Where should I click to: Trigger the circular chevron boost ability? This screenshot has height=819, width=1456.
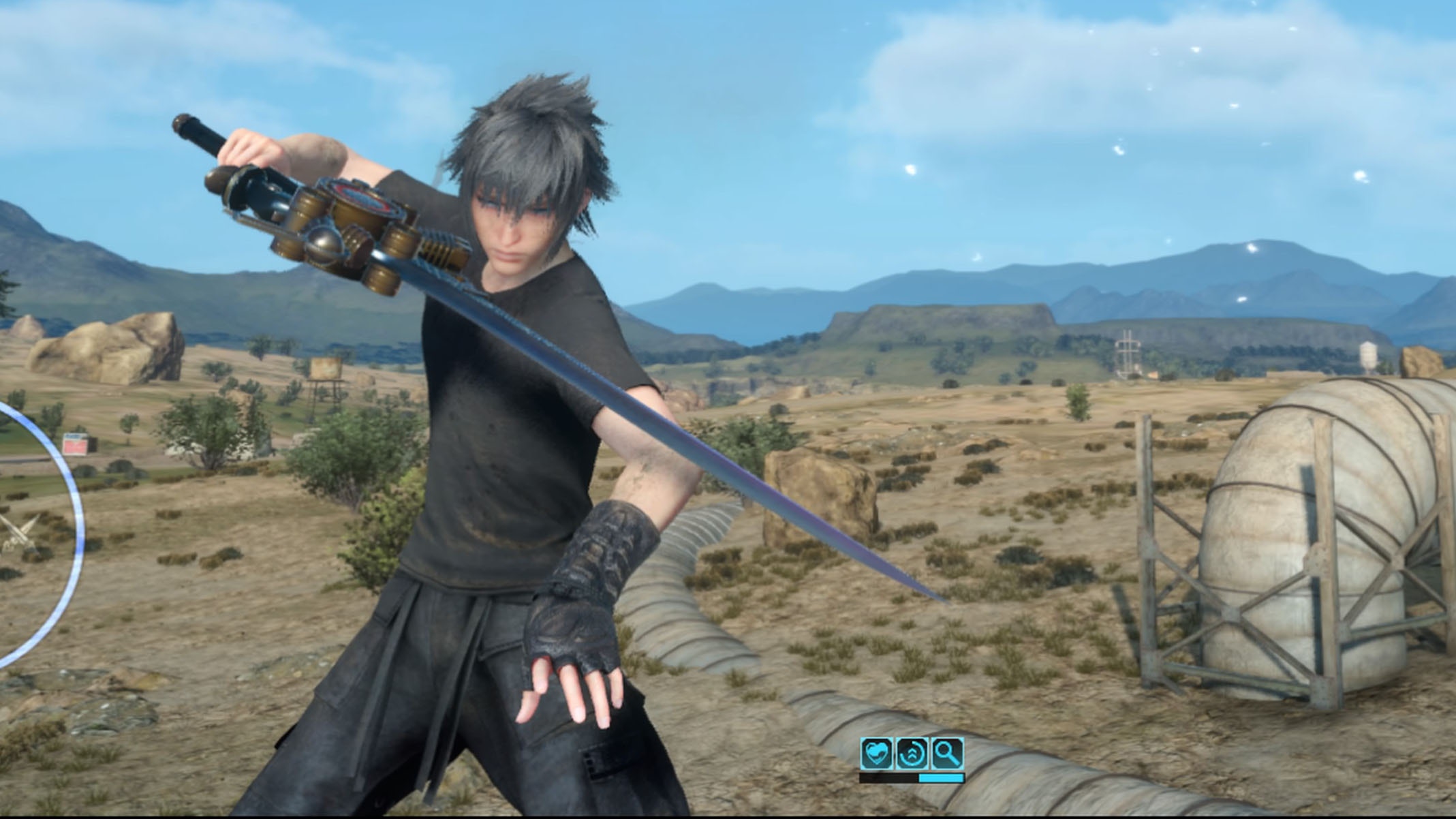pyautogui.click(x=912, y=754)
